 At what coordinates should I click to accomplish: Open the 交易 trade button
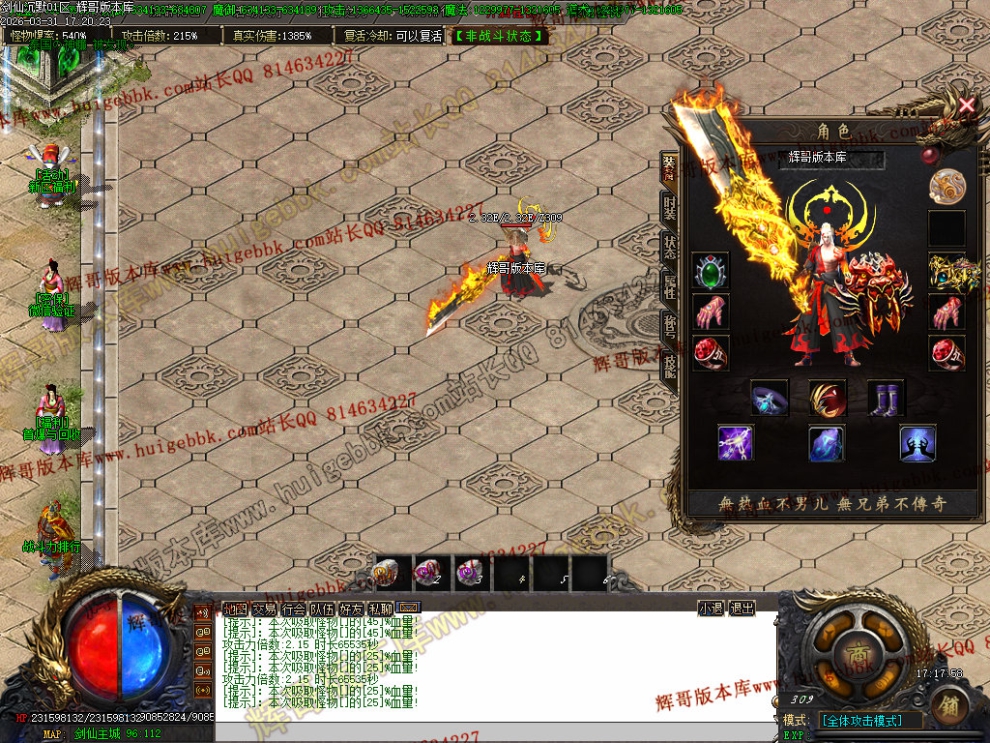point(264,608)
